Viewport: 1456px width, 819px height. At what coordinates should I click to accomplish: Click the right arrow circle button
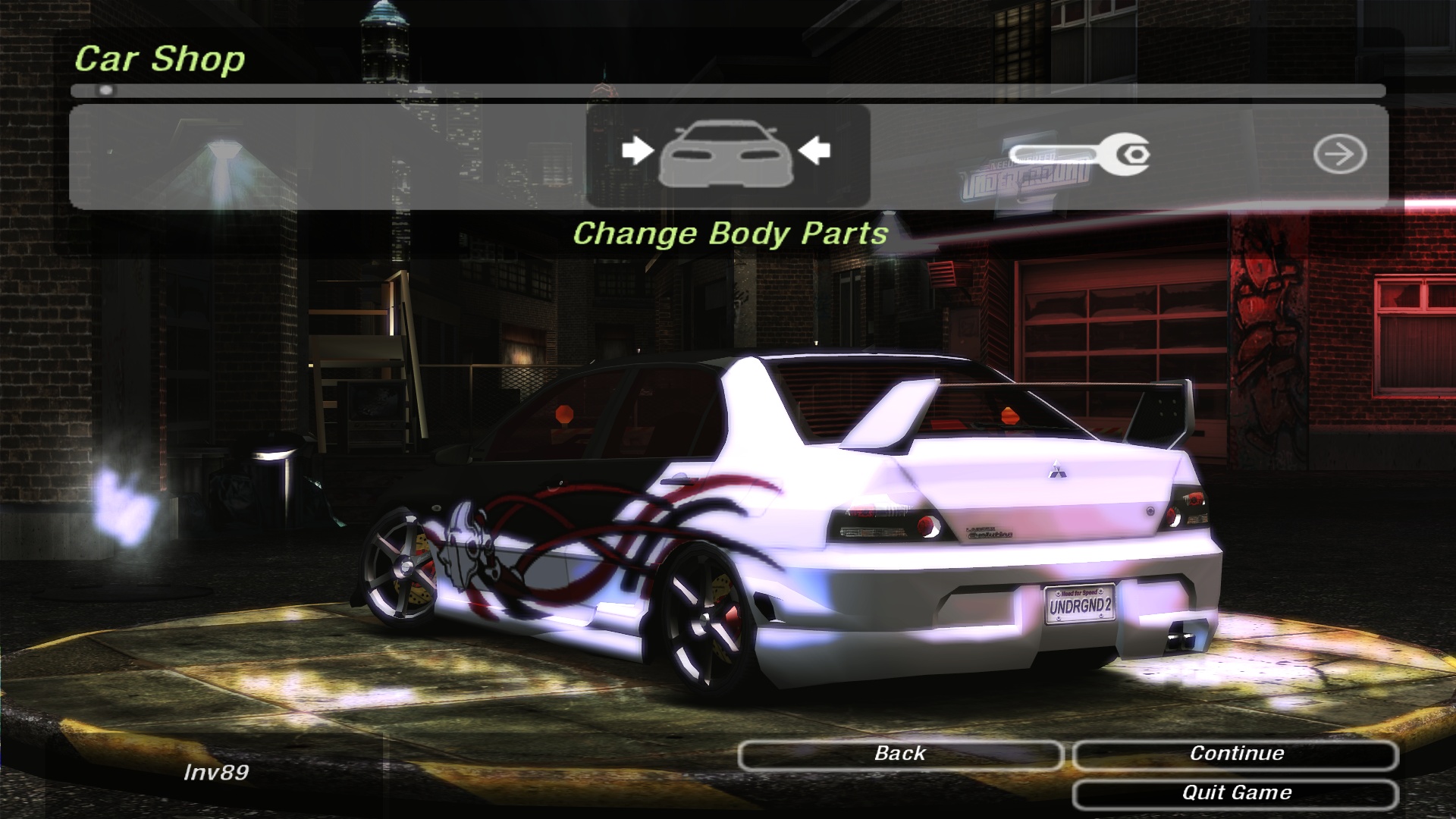pyautogui.click(x=1339, y=155)
